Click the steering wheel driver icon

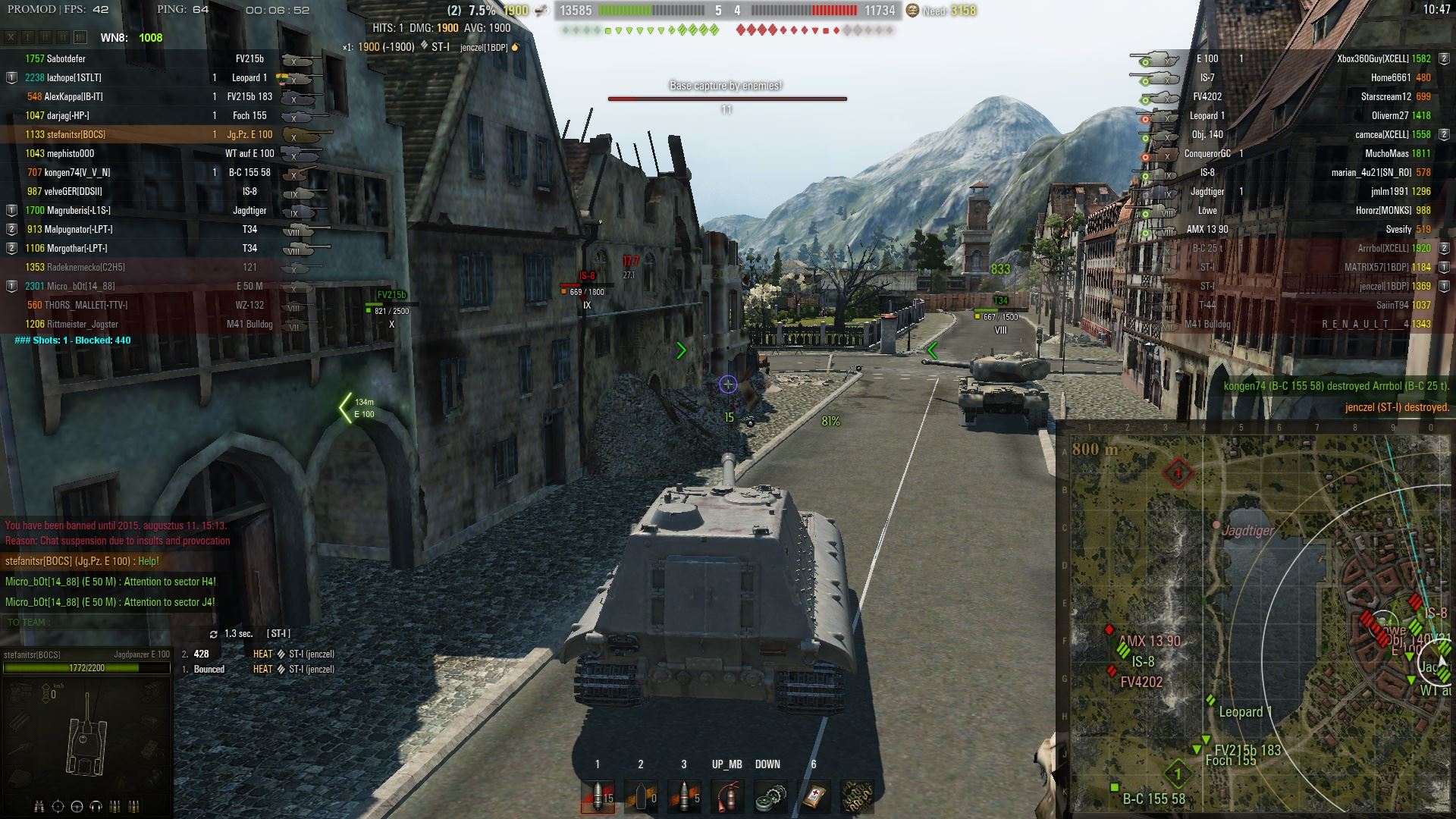[77, 806]
